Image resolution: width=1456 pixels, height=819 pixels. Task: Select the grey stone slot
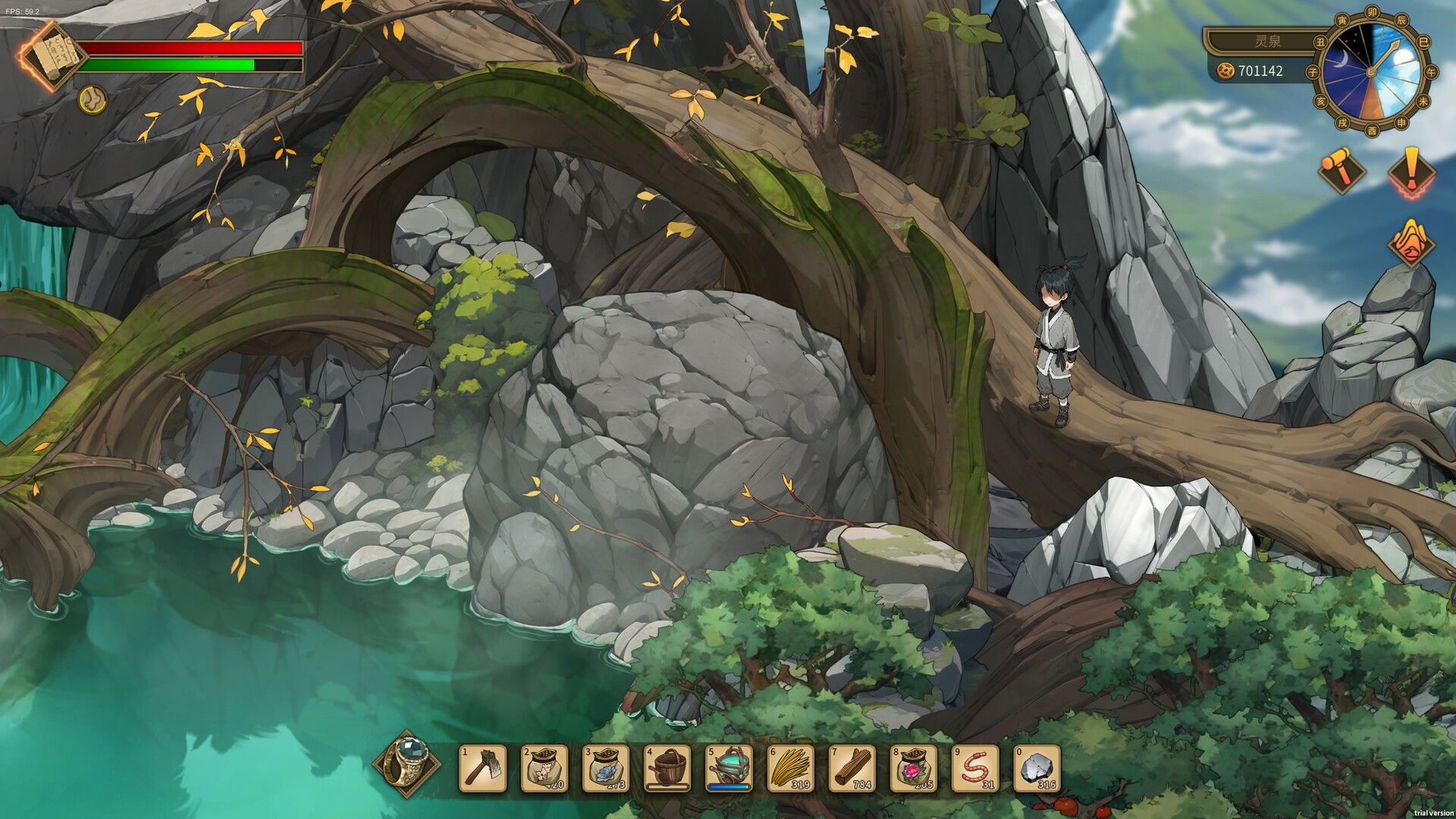tap(1037, 768)
